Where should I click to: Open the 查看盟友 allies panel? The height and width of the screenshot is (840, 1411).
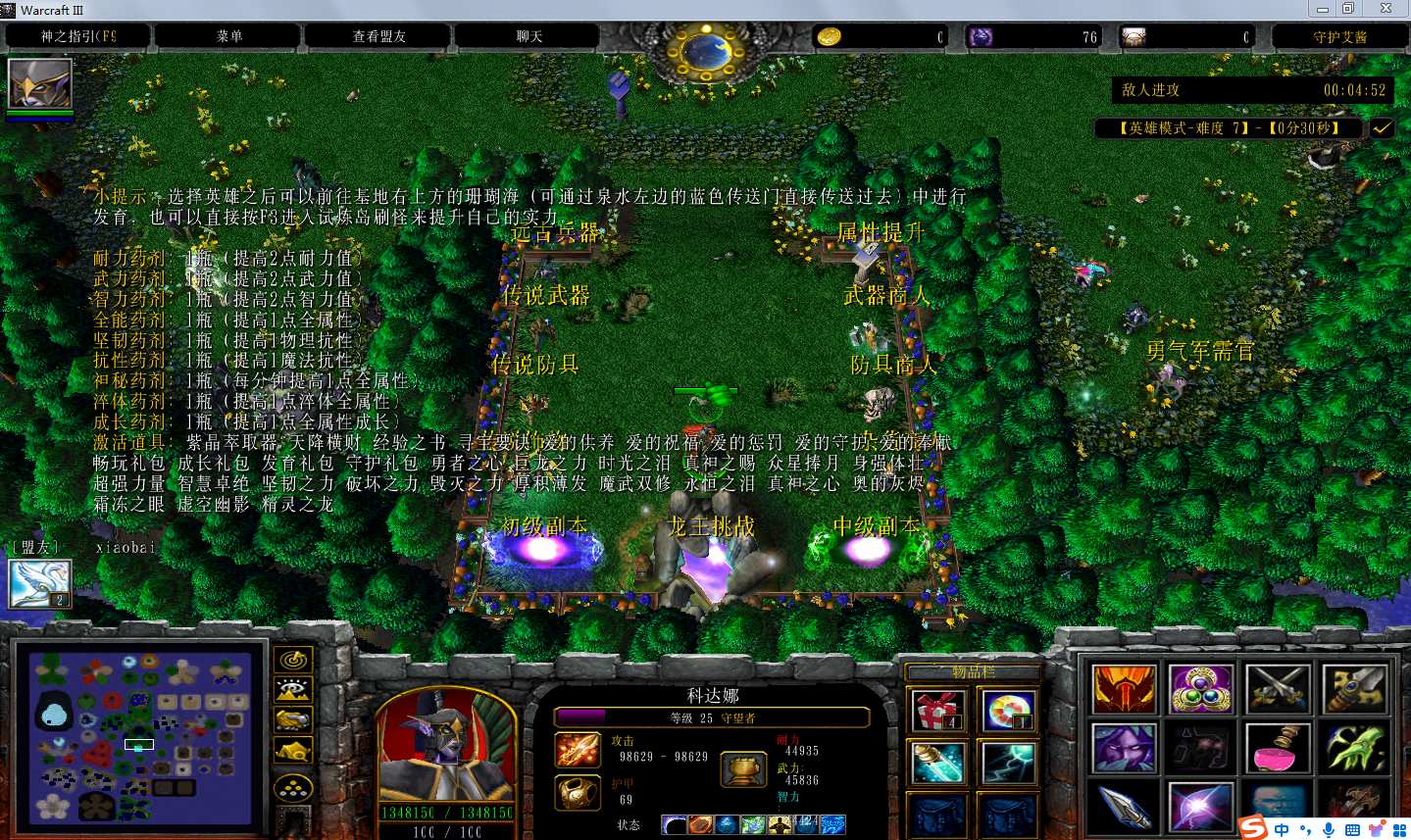click(378, 36)
